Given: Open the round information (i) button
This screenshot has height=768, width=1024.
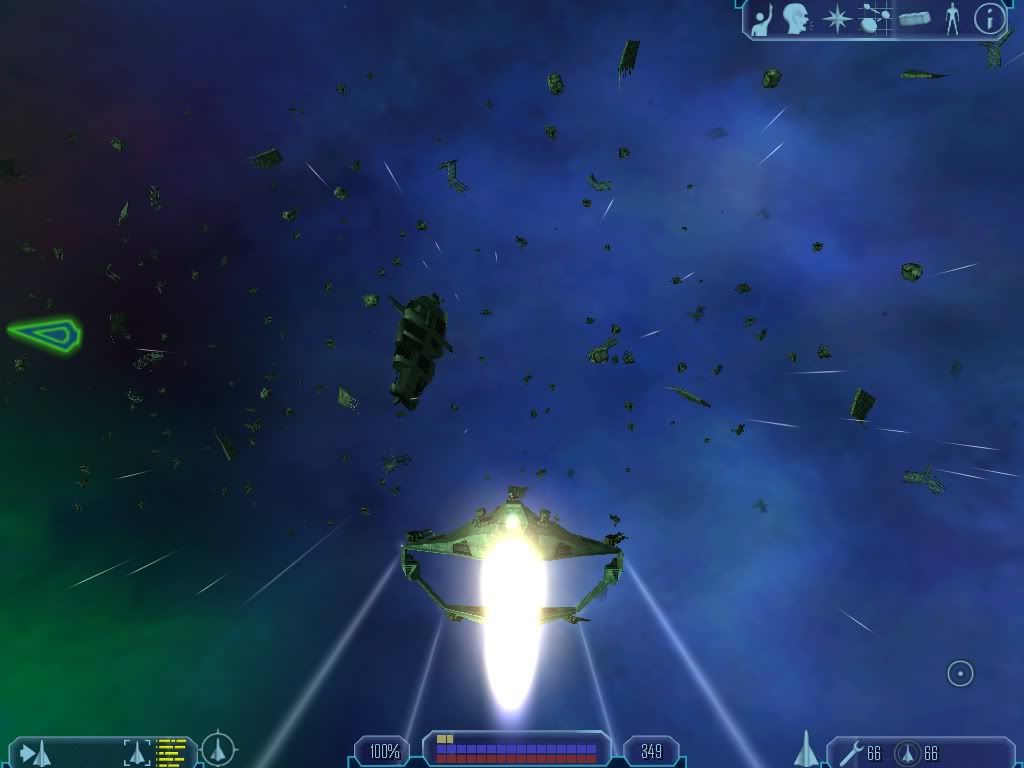Looking at the screenshot, I should (989, 19).
